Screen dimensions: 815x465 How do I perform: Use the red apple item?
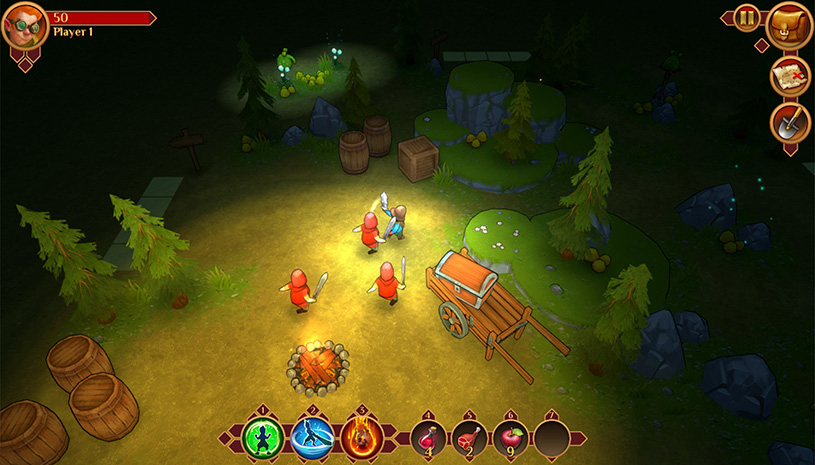click(x=510, y=438)
